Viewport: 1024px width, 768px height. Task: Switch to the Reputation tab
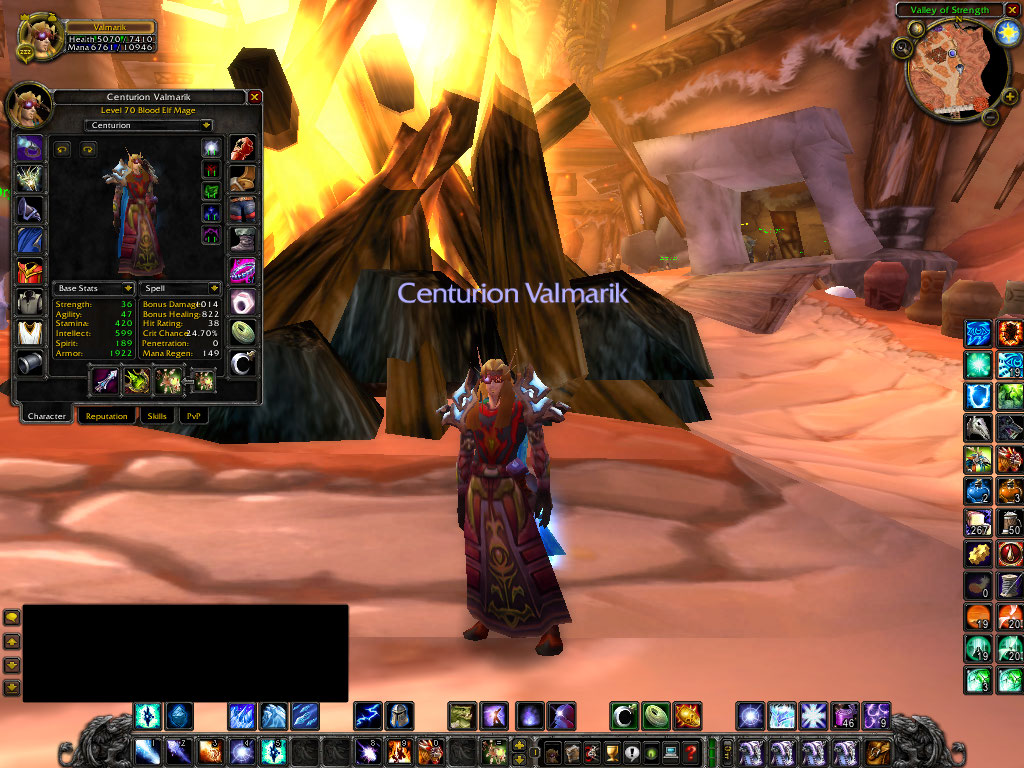[x=106, y=416]
